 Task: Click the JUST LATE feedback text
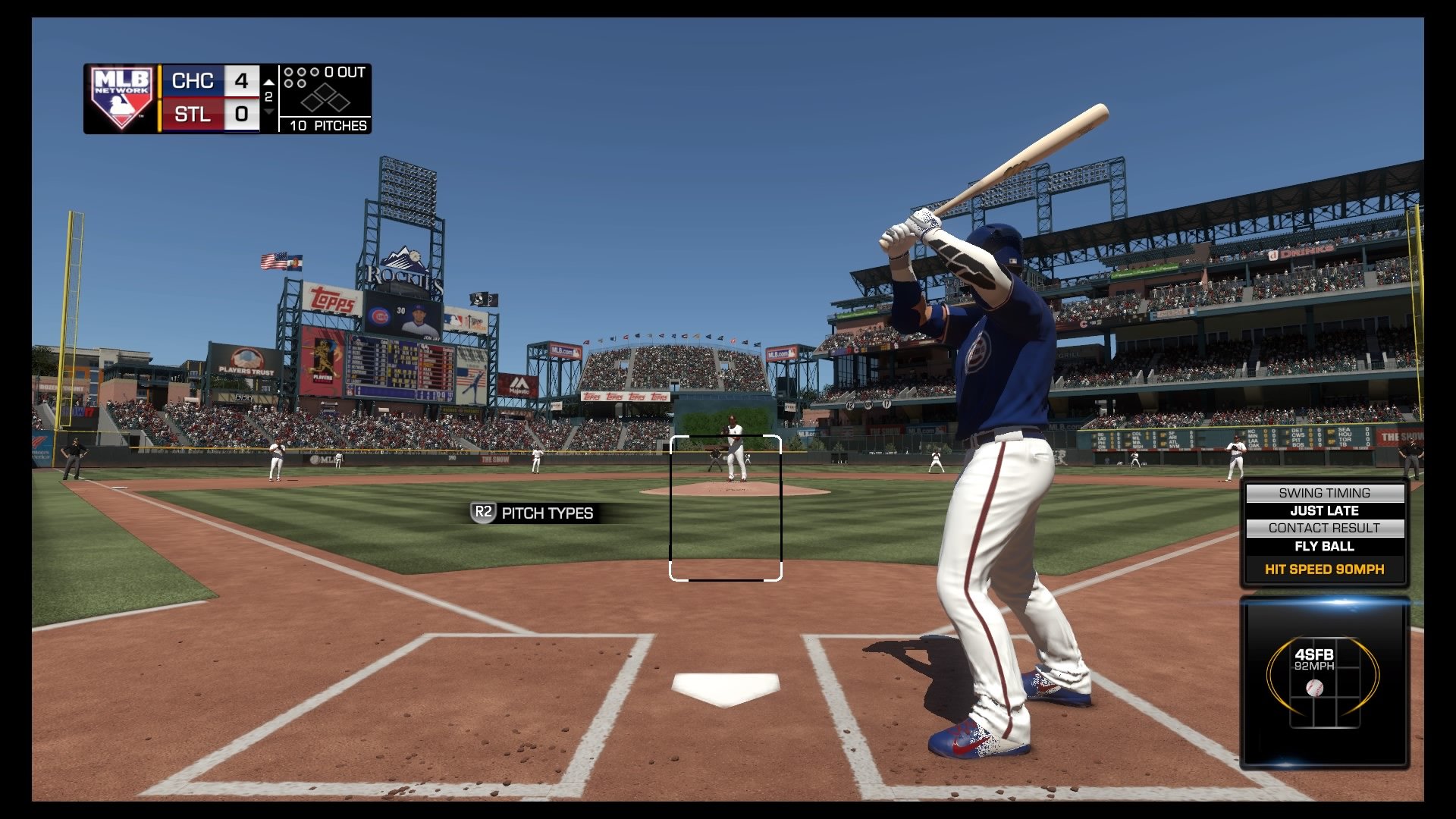pyautogui.click(x=1324, y=510)
